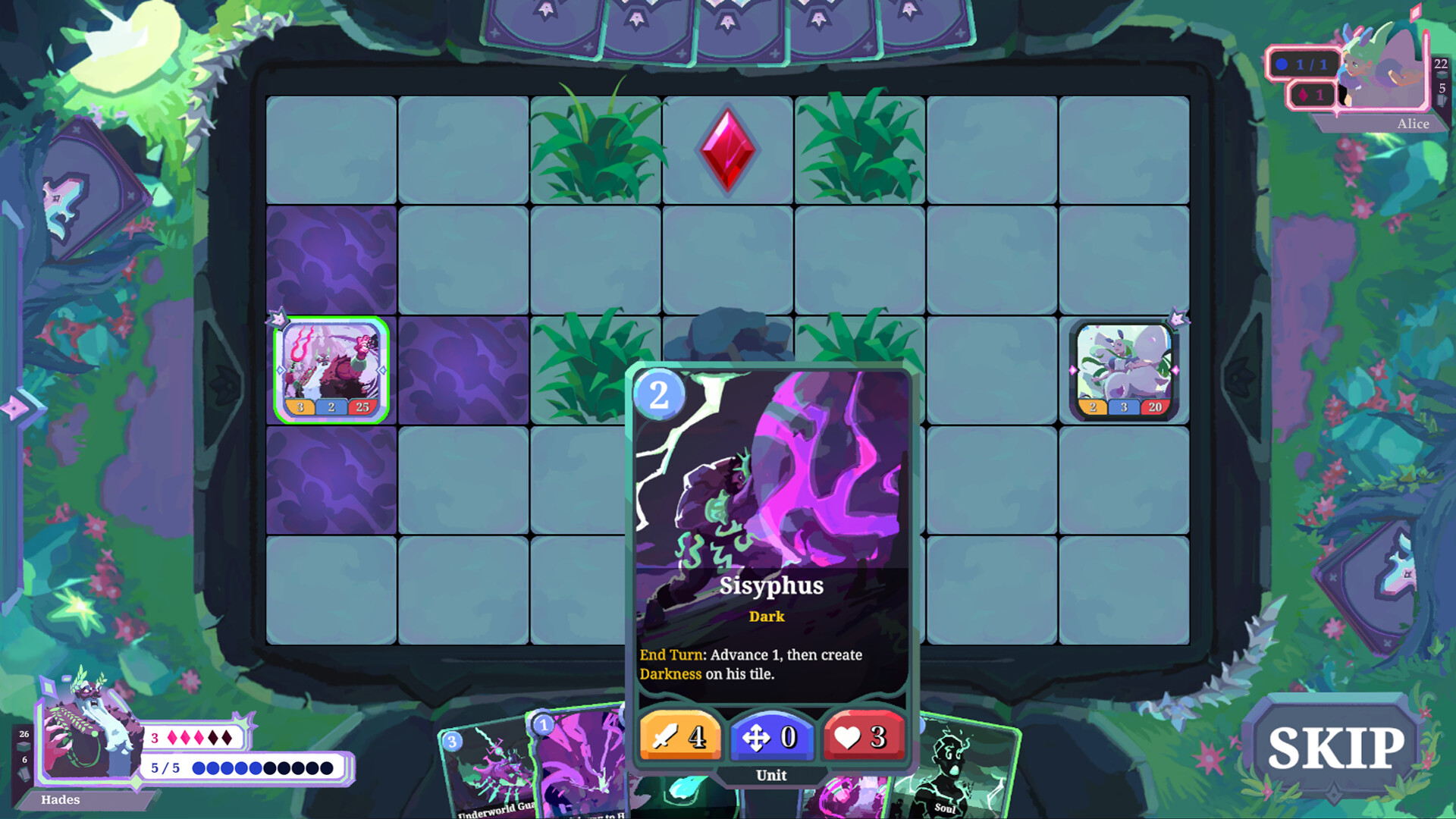Click the pink diamond counter showing 1 for Alice

click(1313, 94)
